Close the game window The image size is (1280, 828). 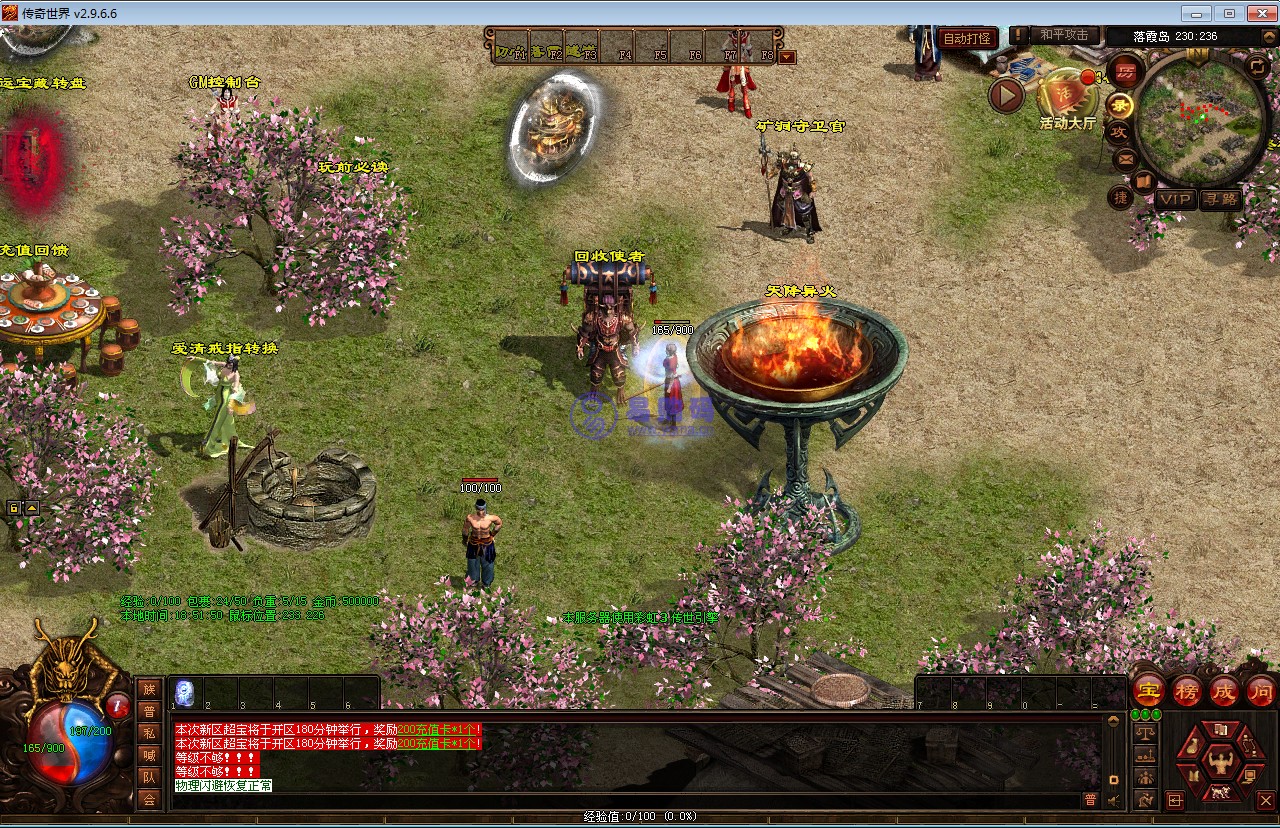click(1258, 13)
